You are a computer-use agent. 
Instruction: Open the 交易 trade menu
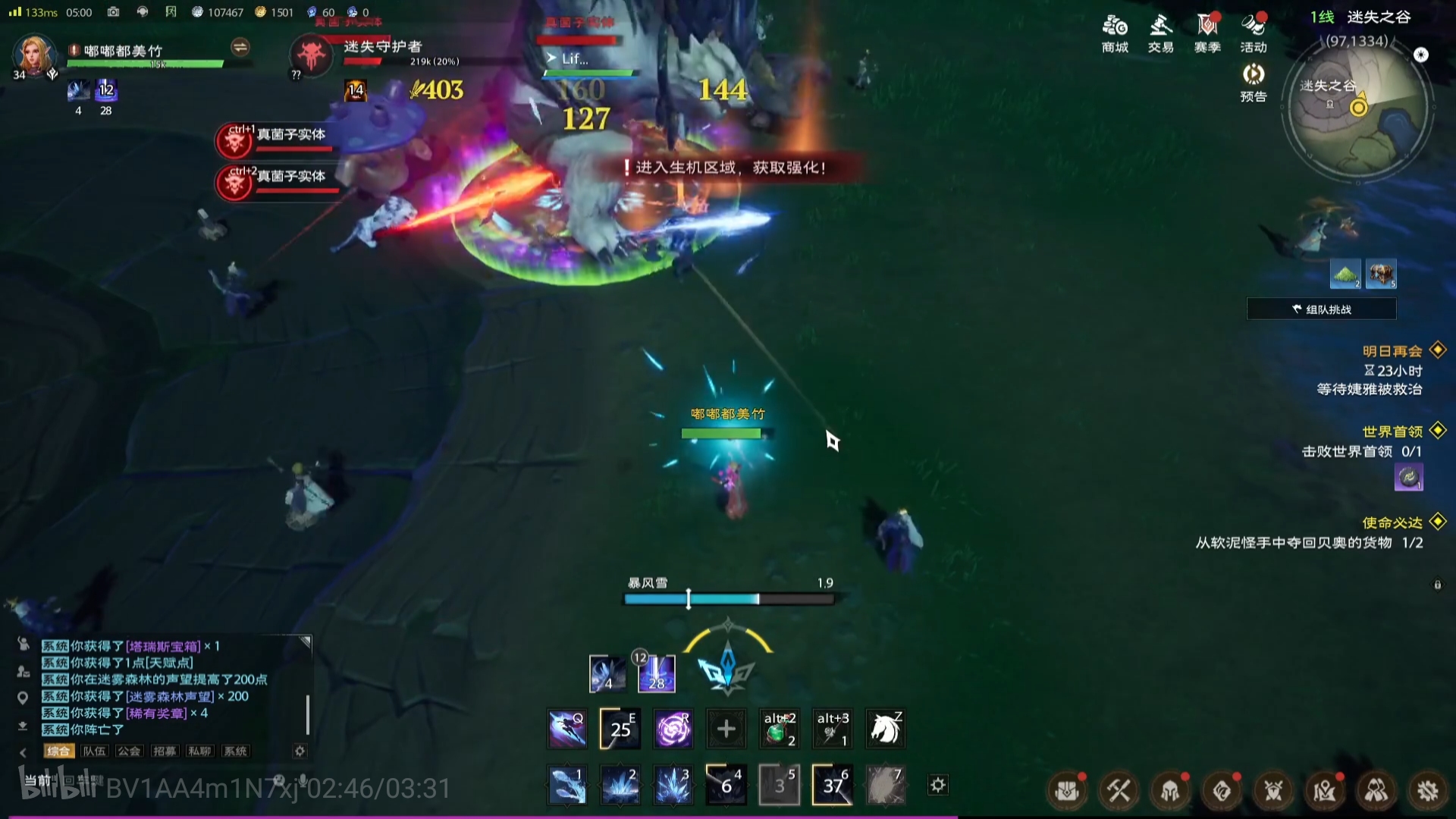(1160, 33)
